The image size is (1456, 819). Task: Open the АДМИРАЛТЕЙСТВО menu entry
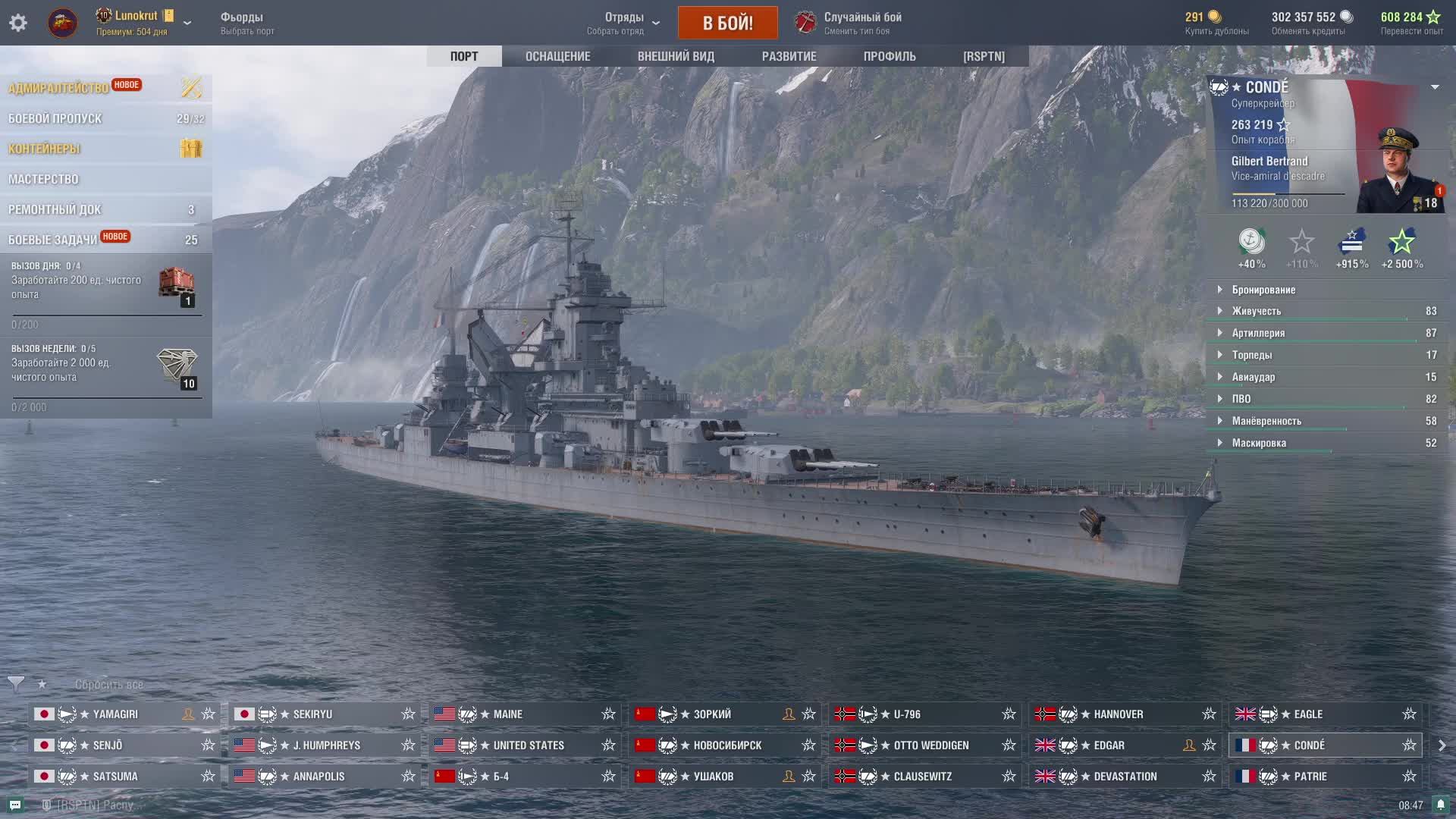(x=59, y=88)
